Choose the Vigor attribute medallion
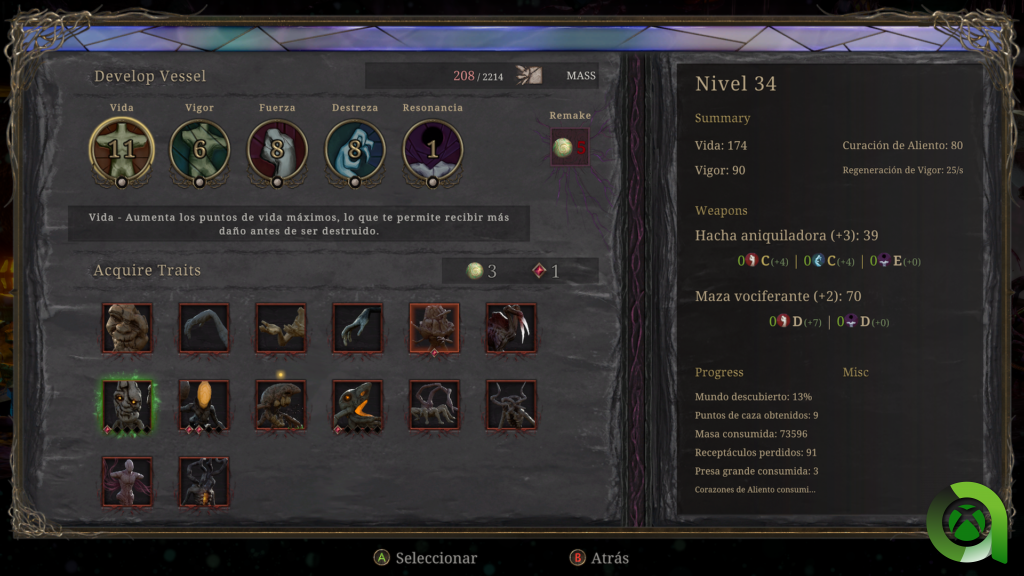The height and width of the screenshot is (576, 1024). (x=200, y=150)
